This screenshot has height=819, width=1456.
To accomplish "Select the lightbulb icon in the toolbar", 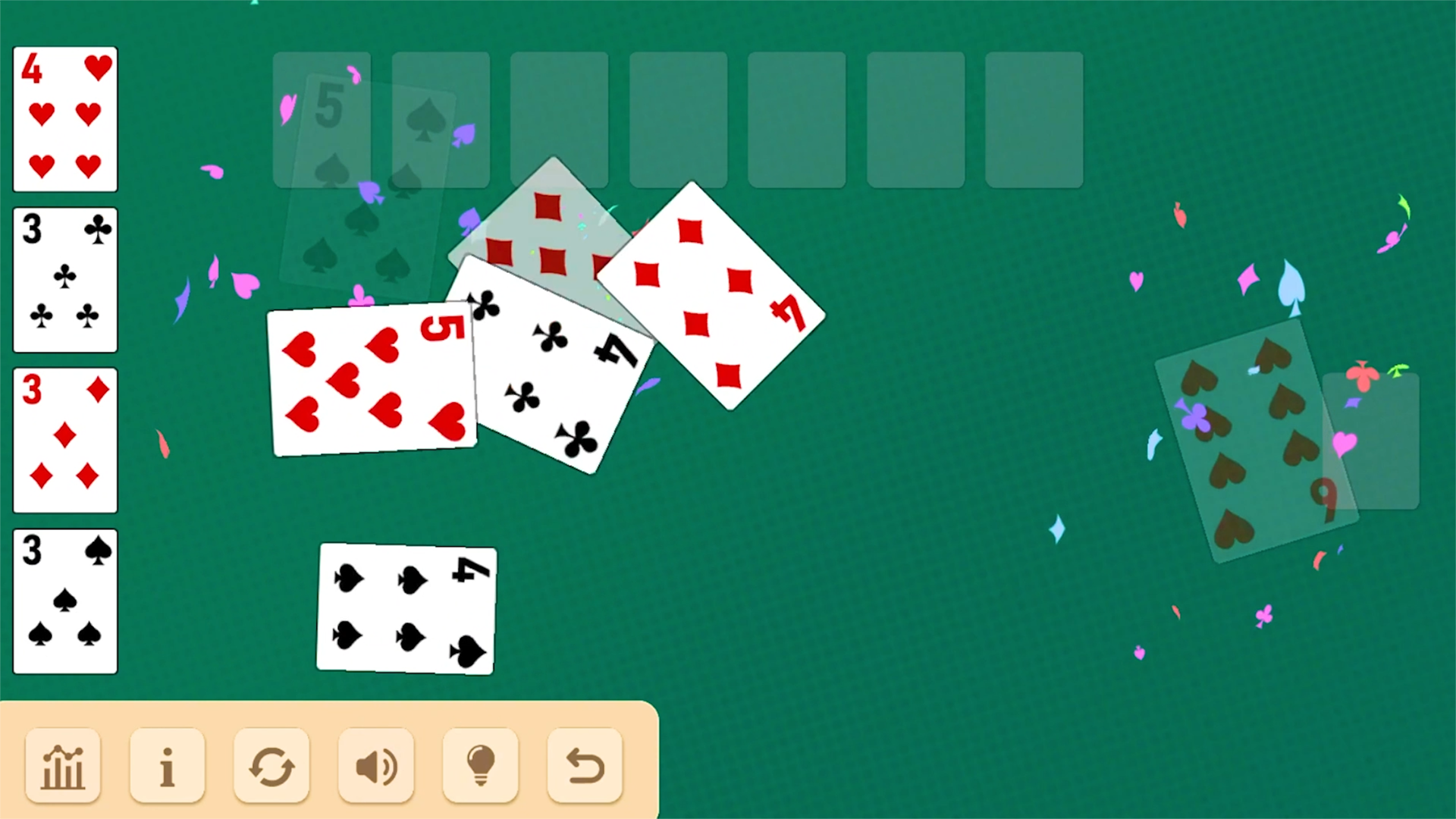I will click(479, 766).
